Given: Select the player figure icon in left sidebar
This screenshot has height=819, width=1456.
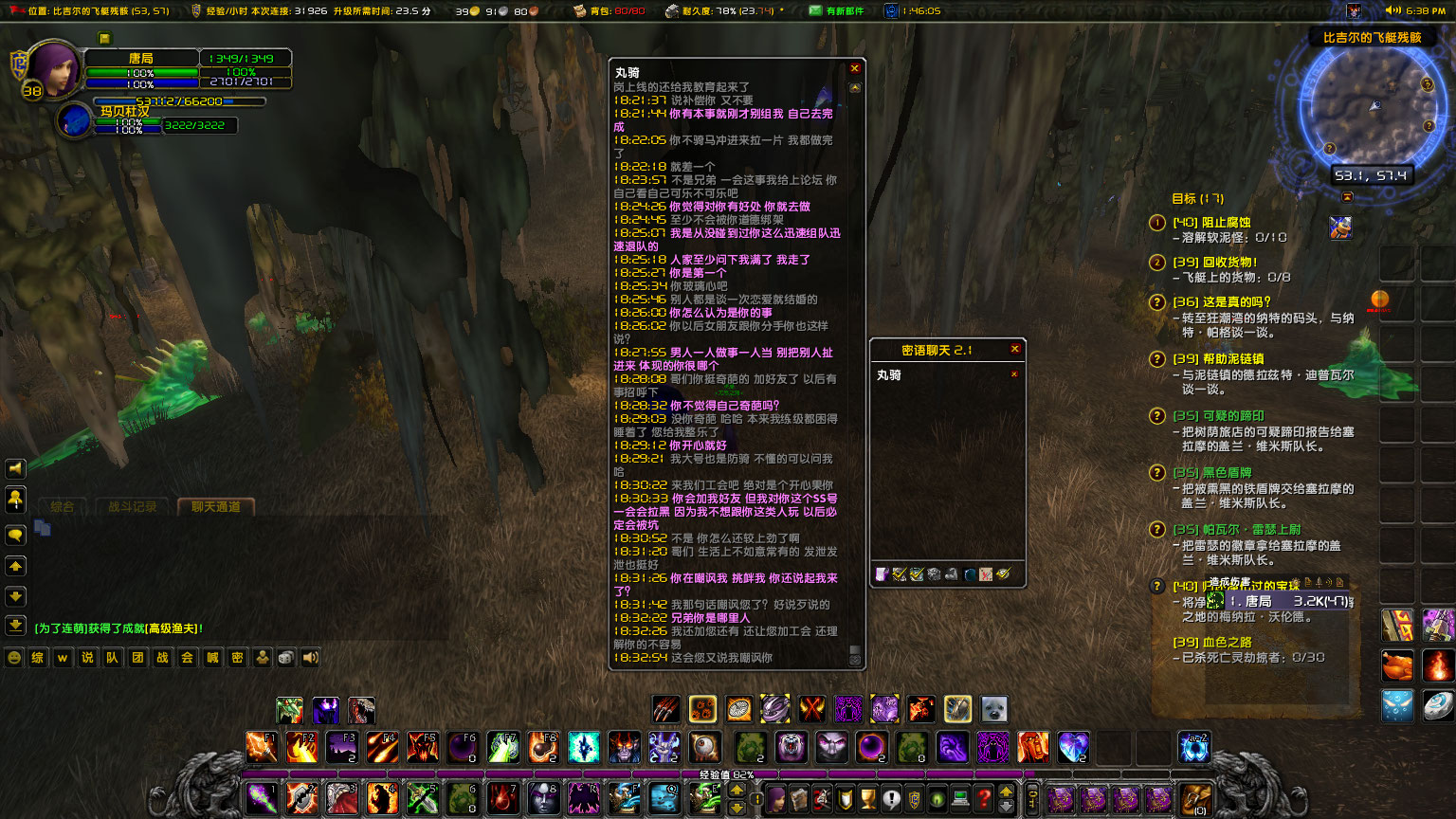Looking at the screenshot, I should [x=15, y=500].
